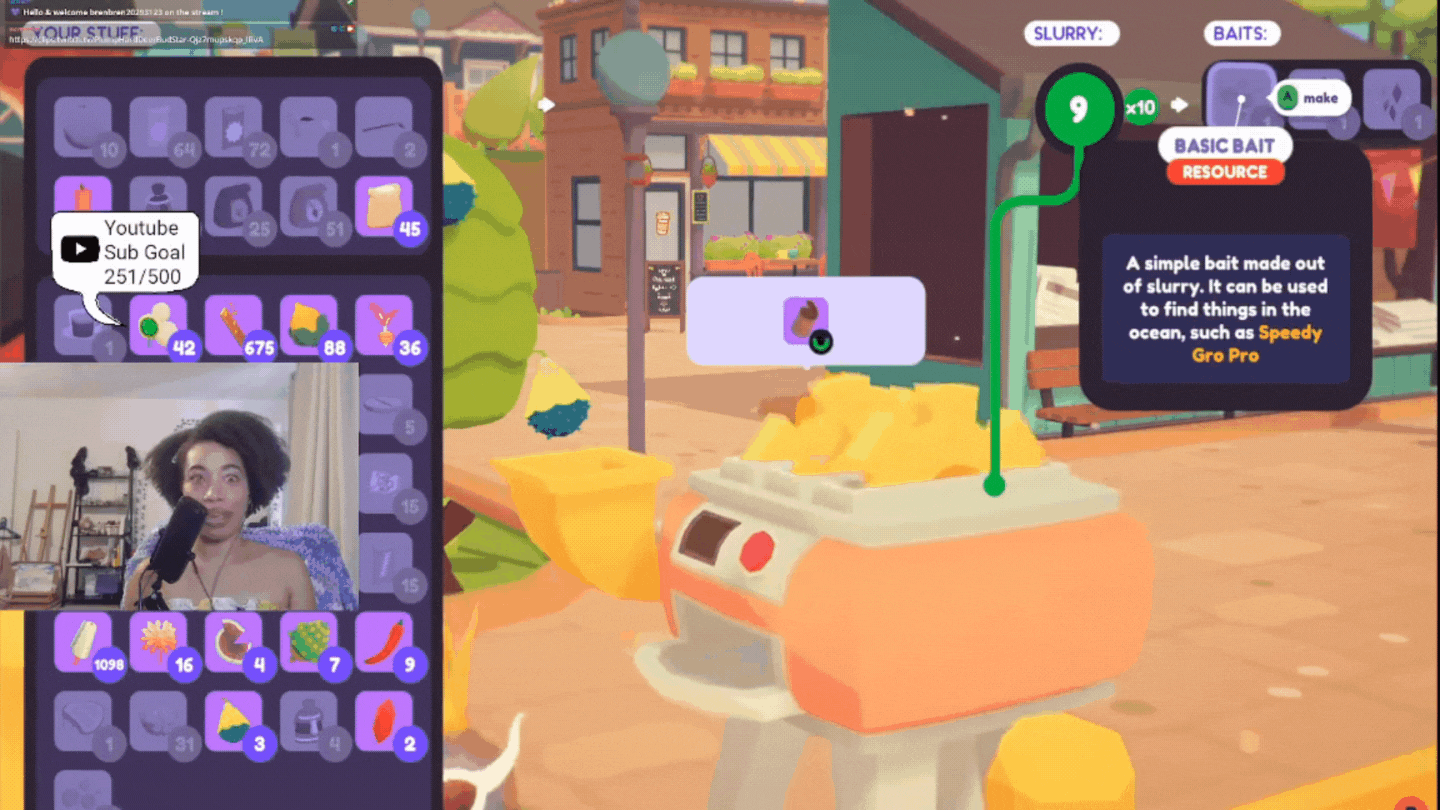Click the greyed-out sack with 25

(234, 207)
